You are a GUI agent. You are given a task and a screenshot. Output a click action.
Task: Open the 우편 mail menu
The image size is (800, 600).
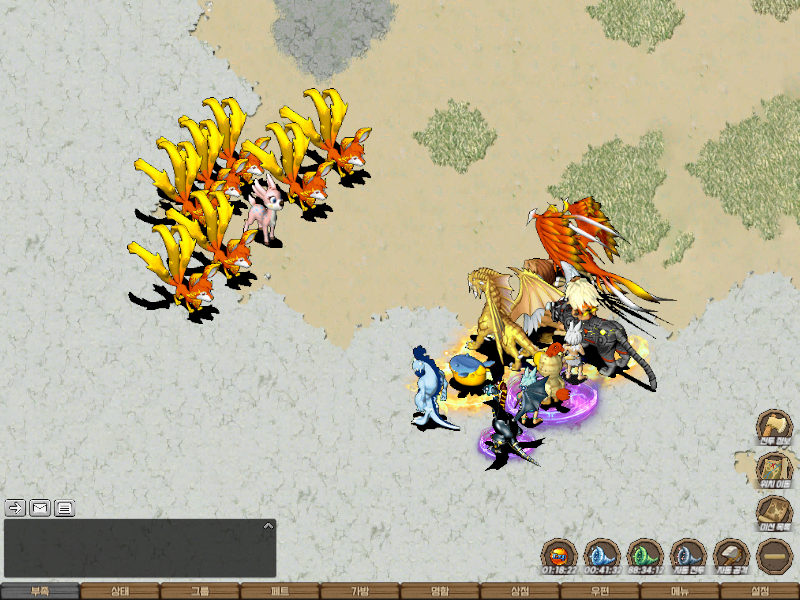point(600,591)
